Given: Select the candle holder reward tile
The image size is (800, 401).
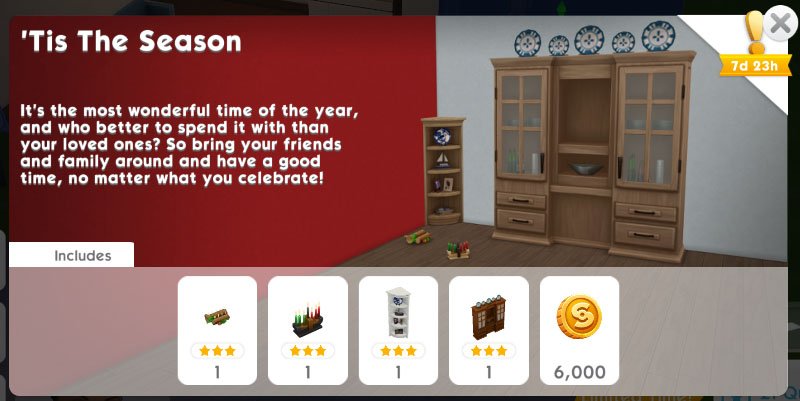Looking at the screenshot, I should pos(308,330).
